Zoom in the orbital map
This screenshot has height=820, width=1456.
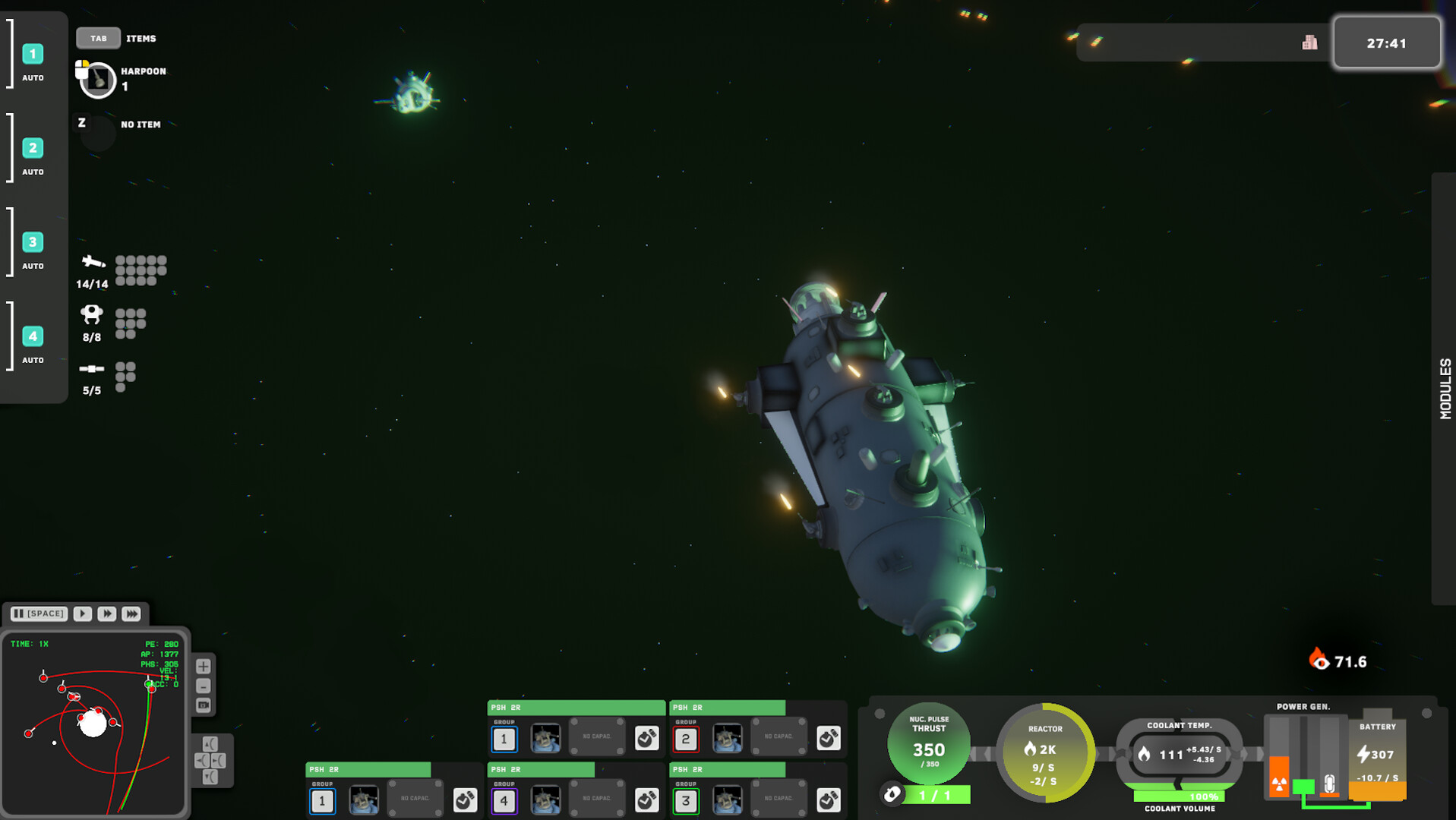204,667
